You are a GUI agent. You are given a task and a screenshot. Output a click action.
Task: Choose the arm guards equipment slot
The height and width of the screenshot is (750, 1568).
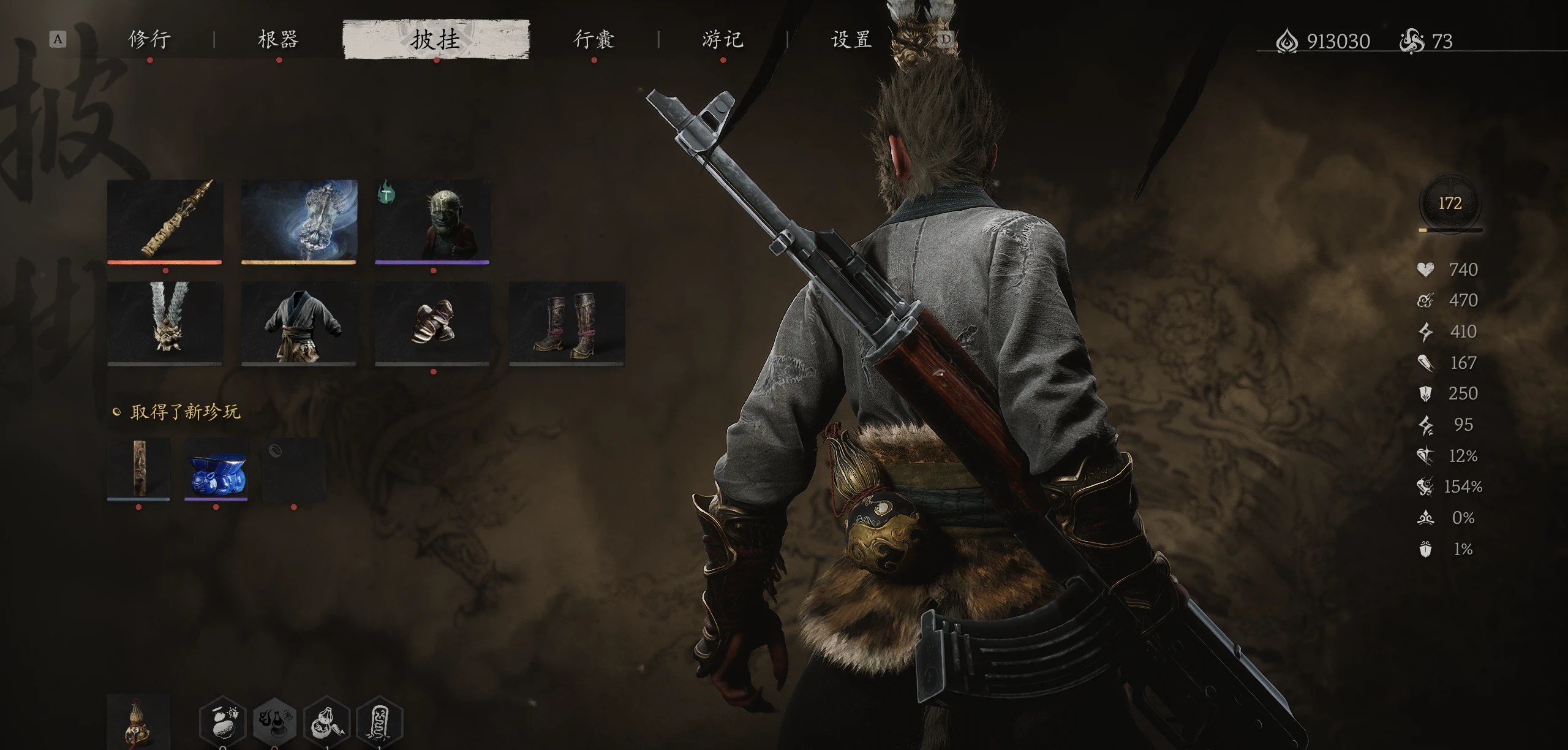(x=432, y=323)
